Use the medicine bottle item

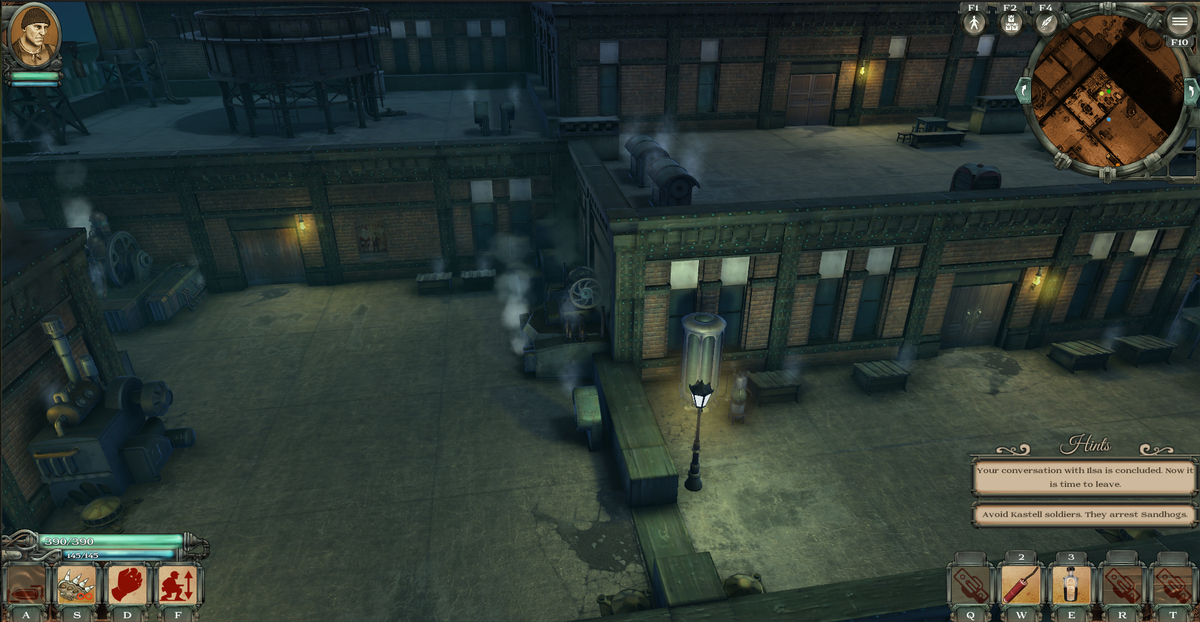pyautogui.click(x=1071, y=585)
